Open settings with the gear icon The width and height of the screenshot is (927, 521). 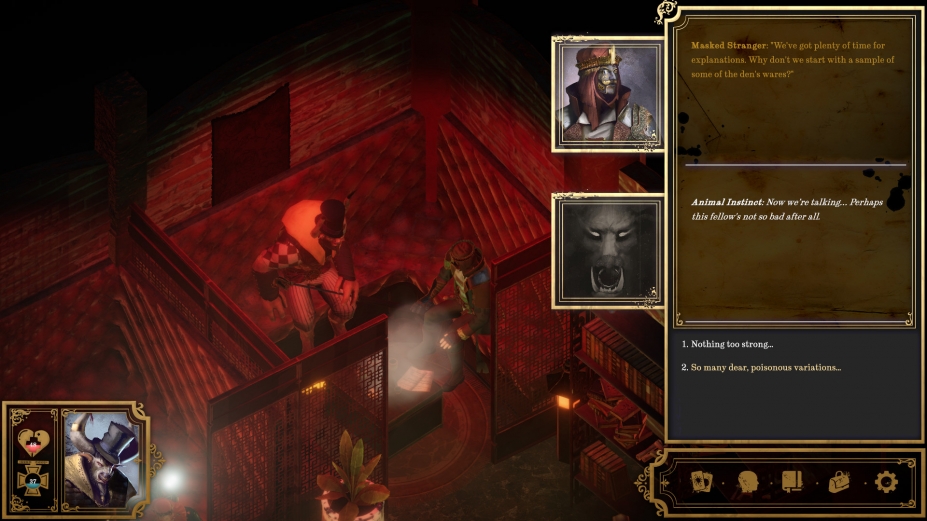tap(885, 482)
